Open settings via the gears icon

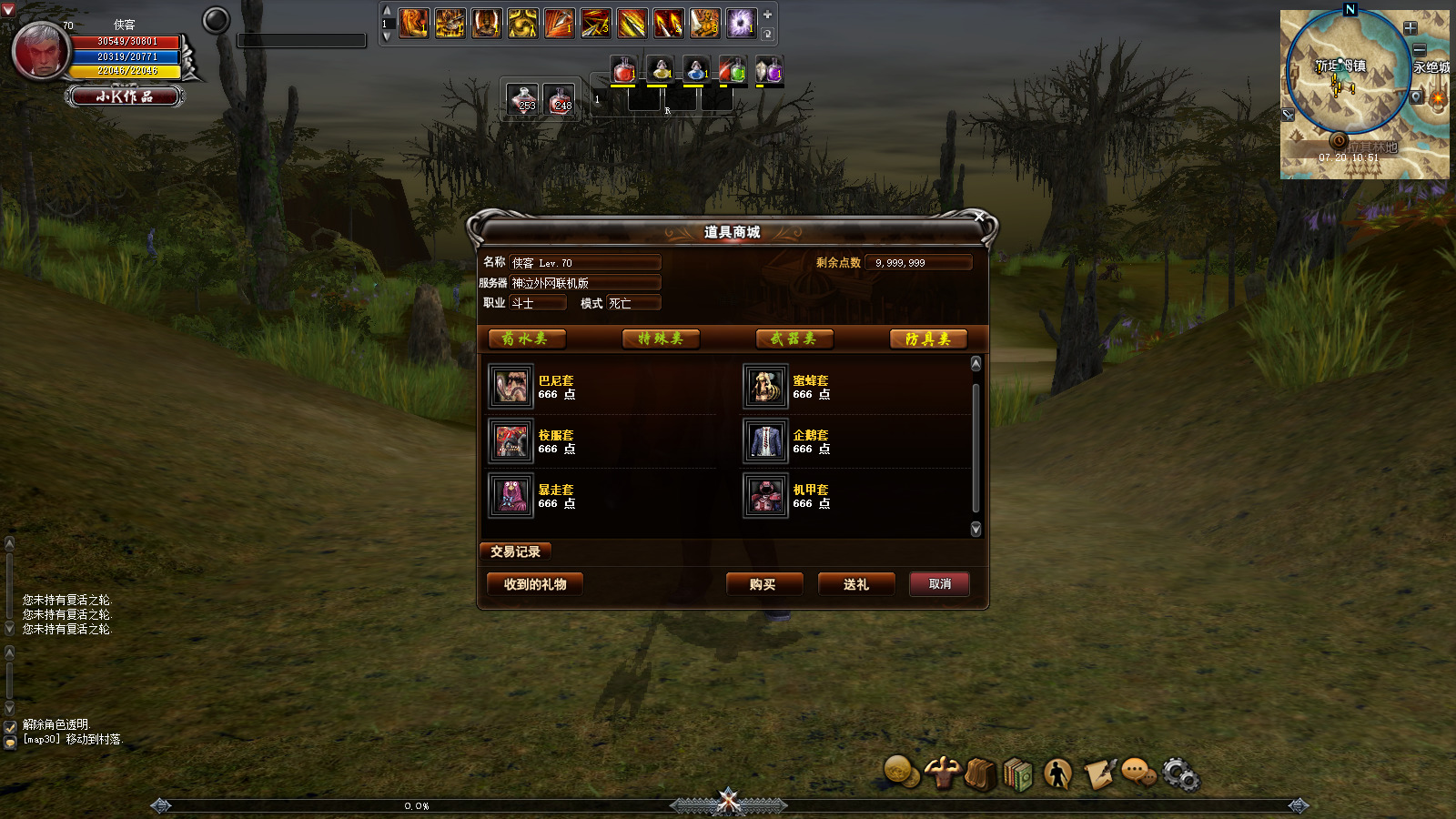(x=1180, y=774)
